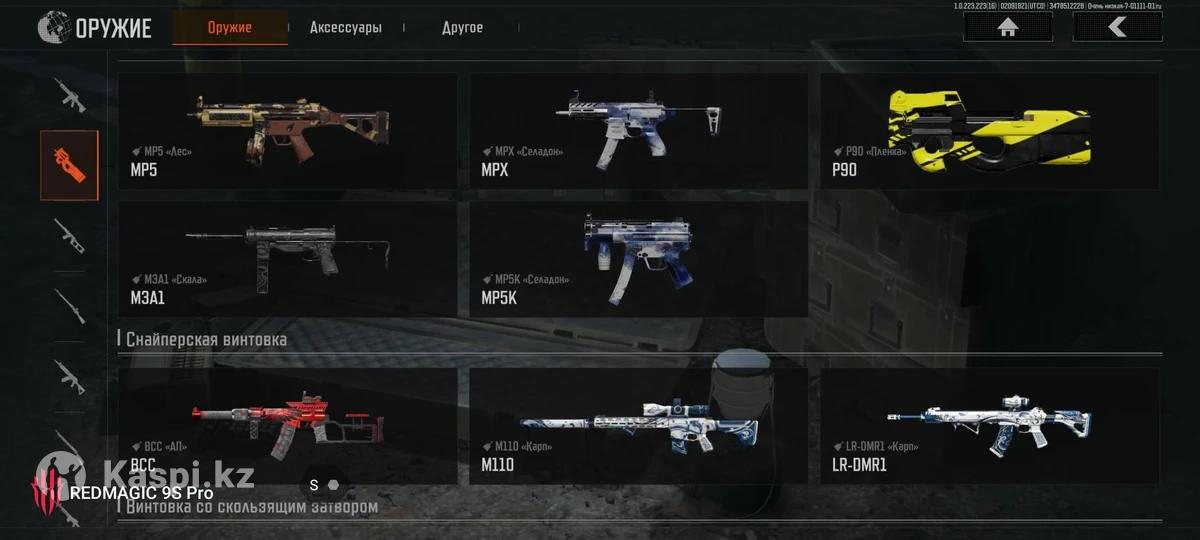Go to the home screen via house button
1200x540 pixels.
[x=1007, y=28]
